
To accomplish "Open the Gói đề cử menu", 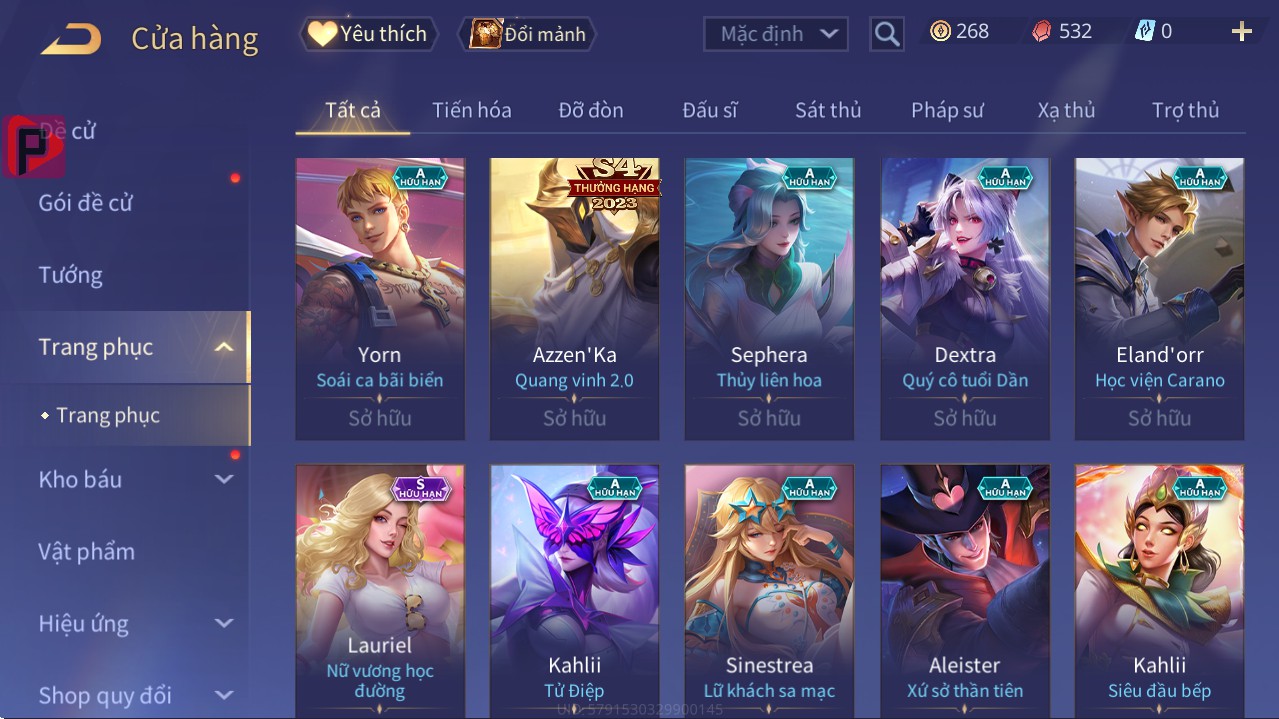I will (x=86, y=203).
